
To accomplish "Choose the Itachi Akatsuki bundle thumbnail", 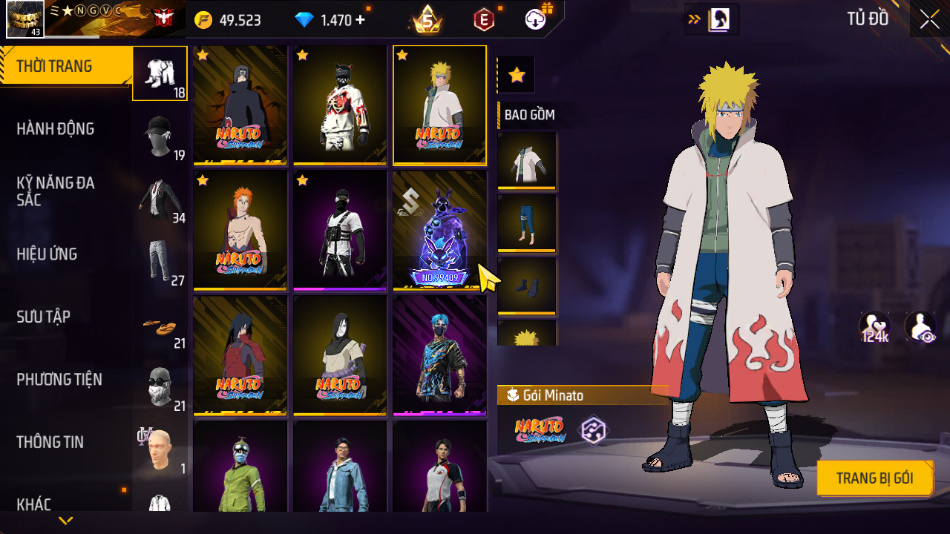I will [x=240, y=104].
